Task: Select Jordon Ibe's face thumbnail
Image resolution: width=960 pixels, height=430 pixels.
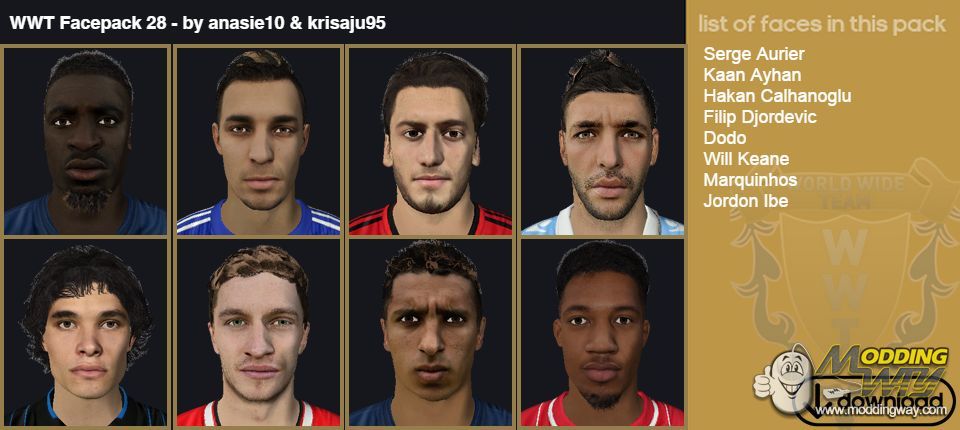Action: [602, 333]
